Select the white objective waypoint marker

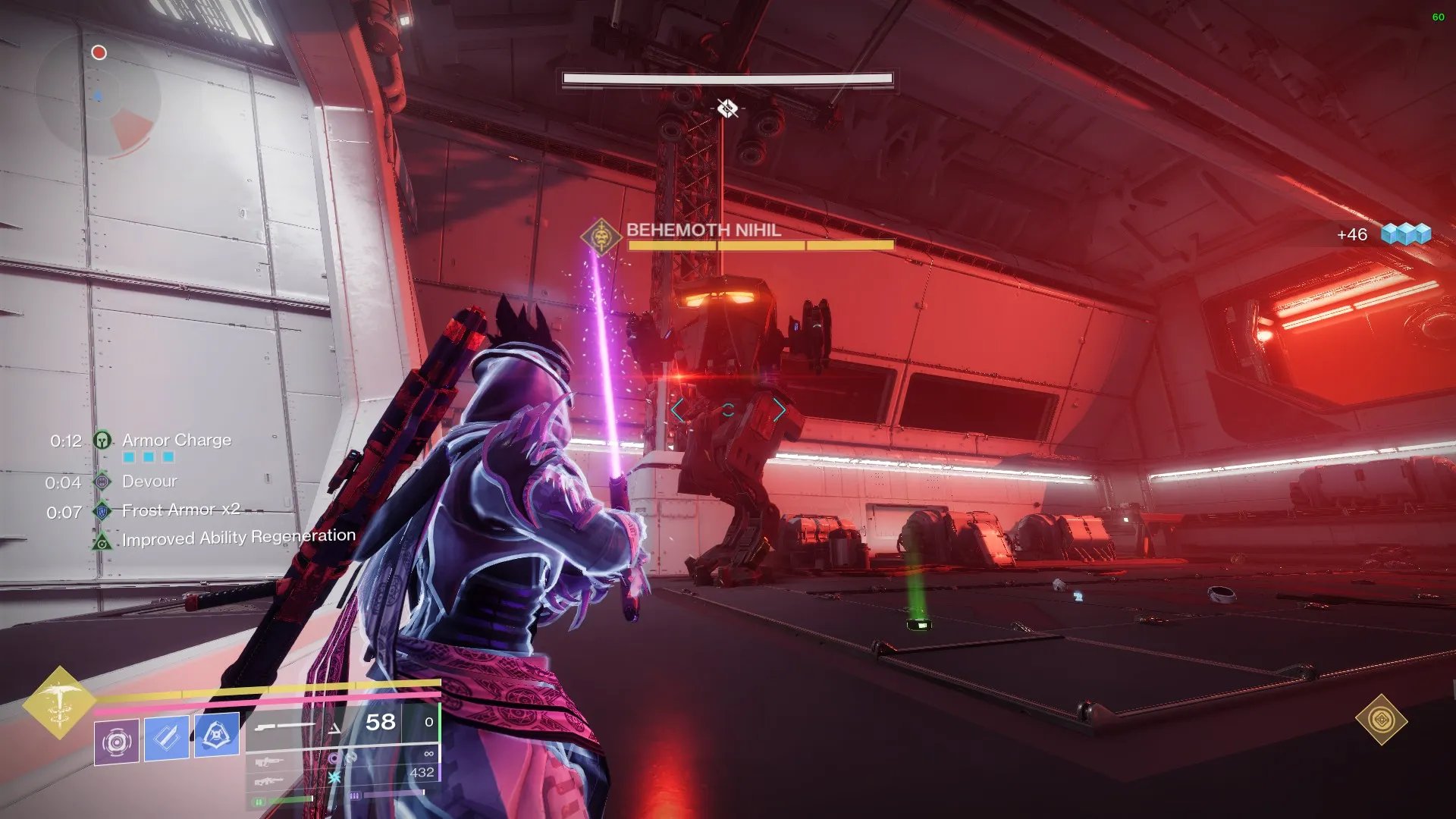pos(727,108)
